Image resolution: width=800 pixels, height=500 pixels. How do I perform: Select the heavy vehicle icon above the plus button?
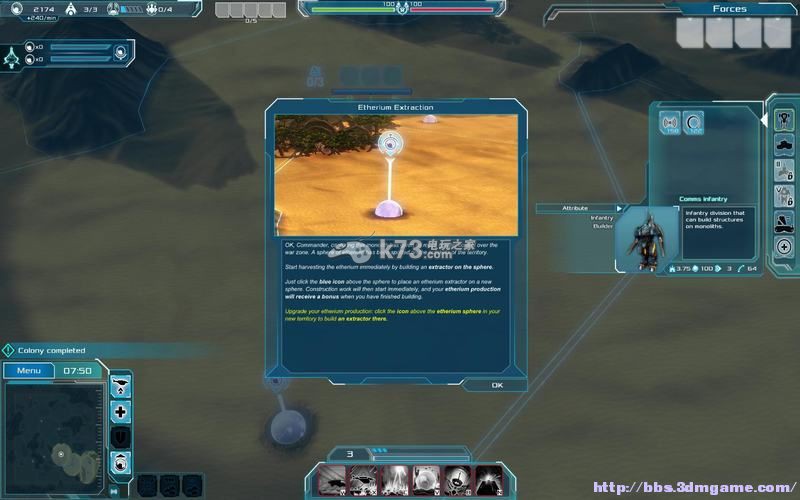pos(785,221)
